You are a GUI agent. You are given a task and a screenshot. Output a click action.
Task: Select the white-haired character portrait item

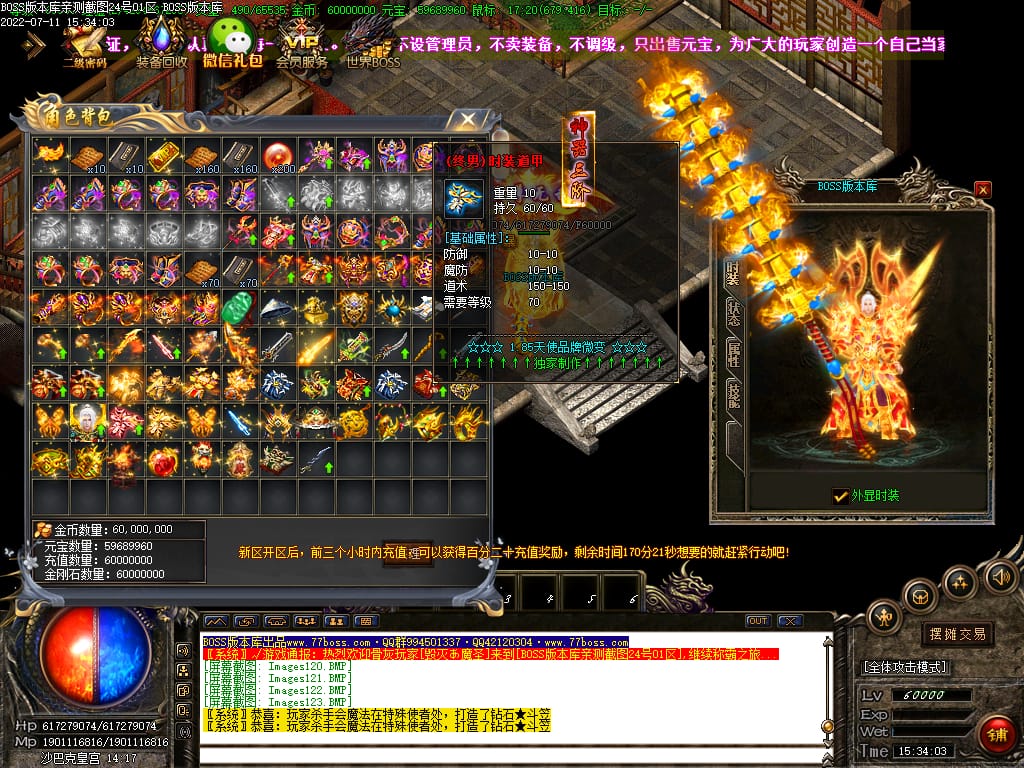click(86, 420)
